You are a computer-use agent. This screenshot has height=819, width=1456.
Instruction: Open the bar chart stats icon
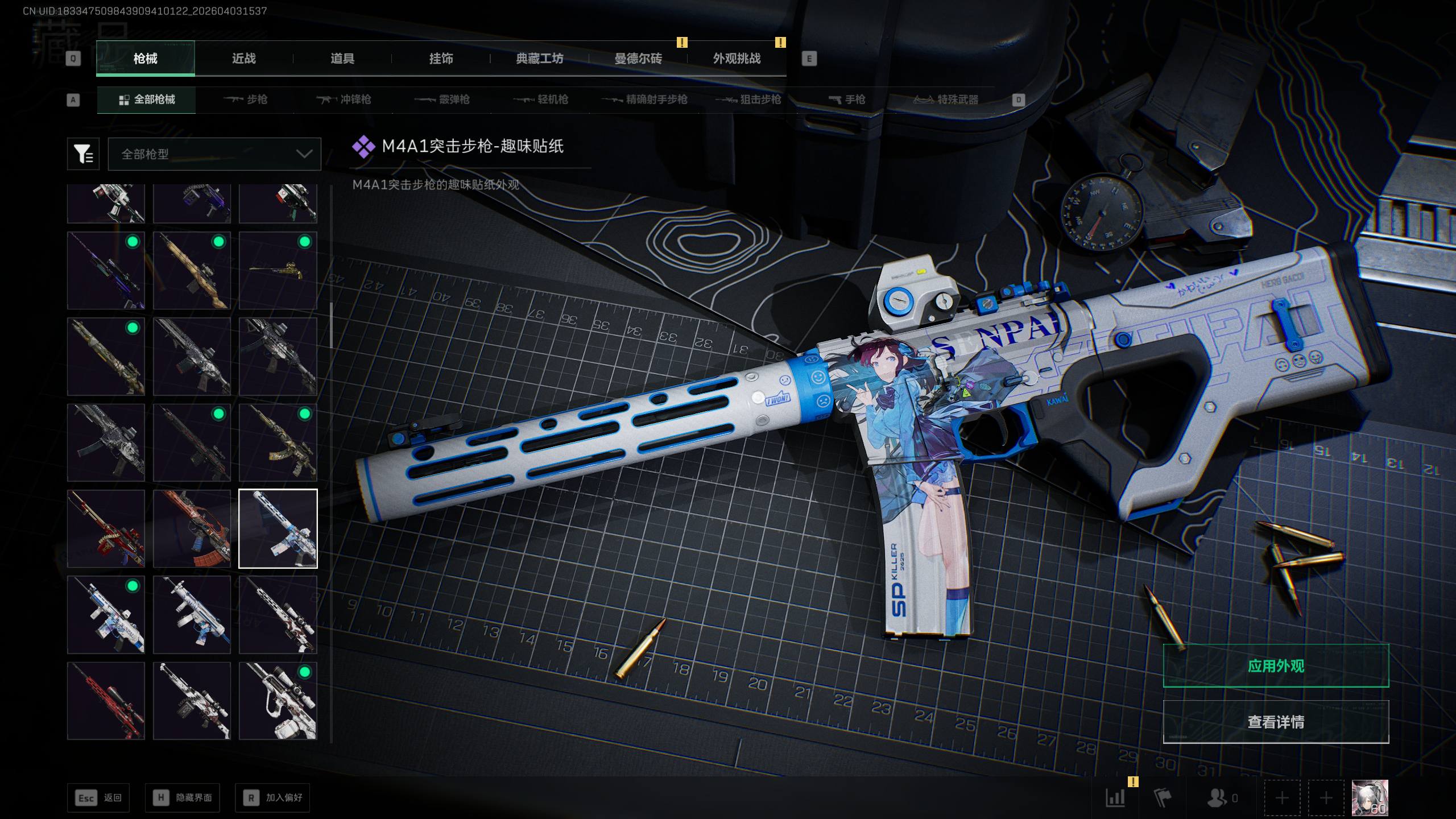click(x=1115, y=798)
